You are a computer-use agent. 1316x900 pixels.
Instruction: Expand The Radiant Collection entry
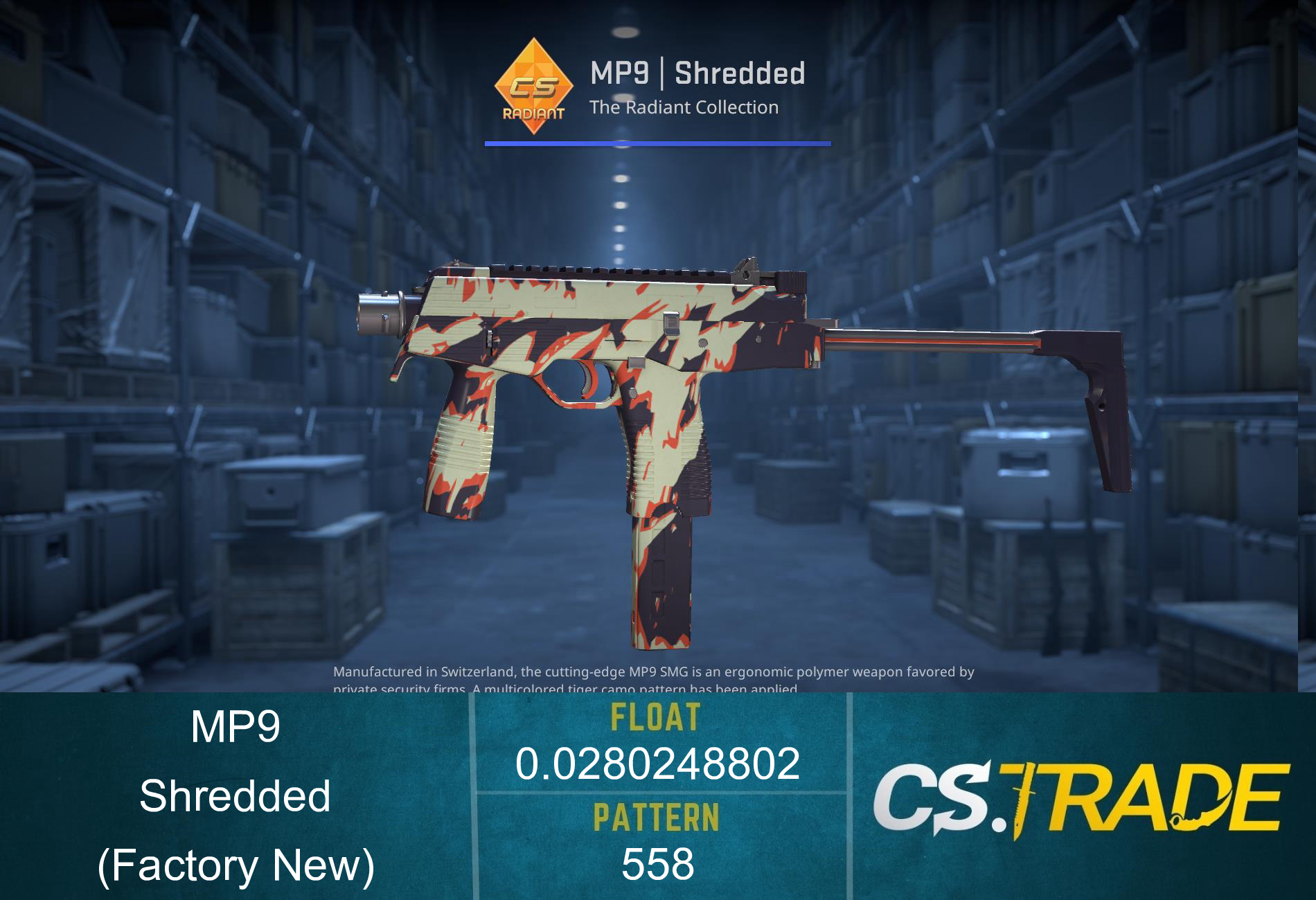click(x=684, y=107)
